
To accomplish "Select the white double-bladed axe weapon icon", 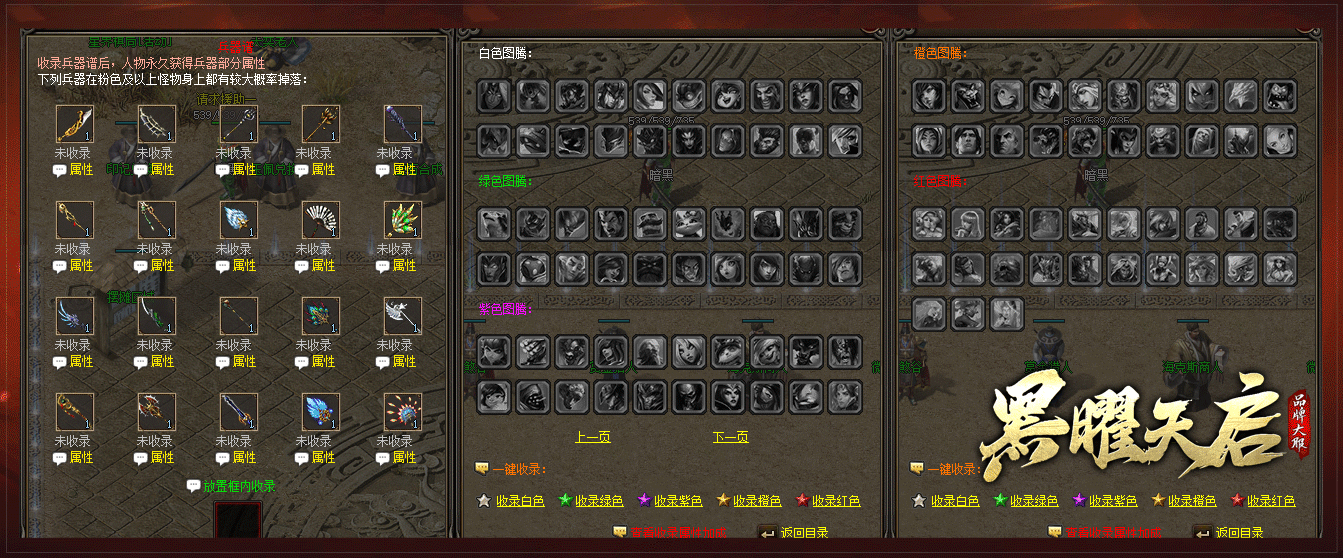I will pos(402,316).
